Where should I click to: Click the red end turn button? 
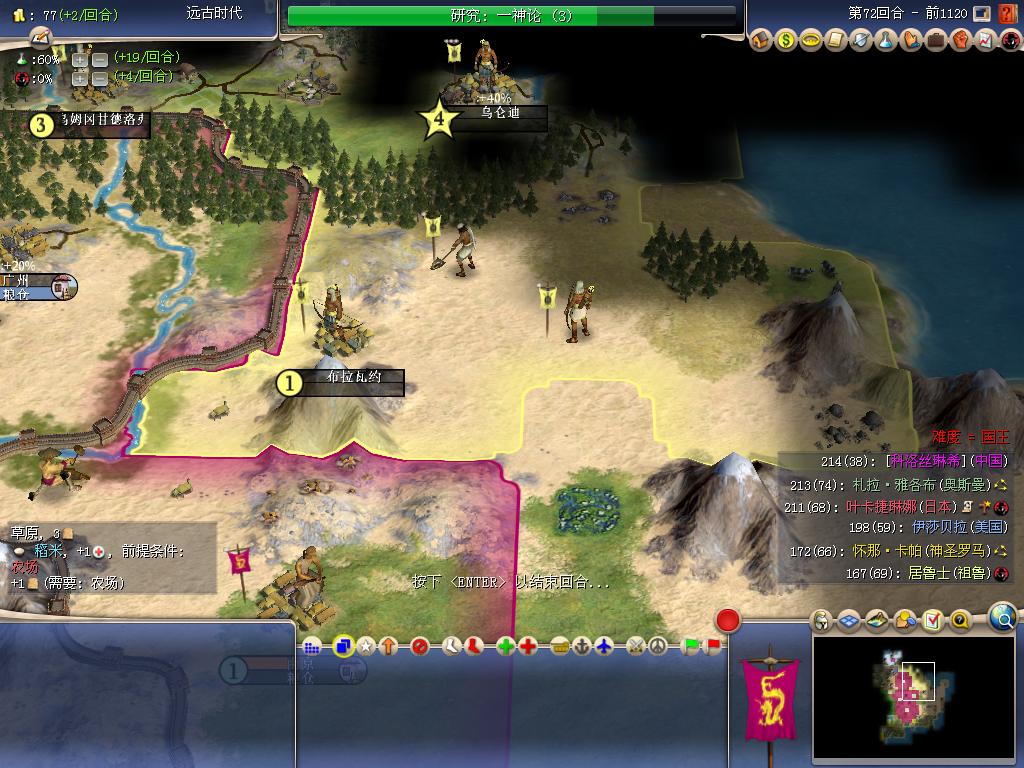click(x=728, y=621)
